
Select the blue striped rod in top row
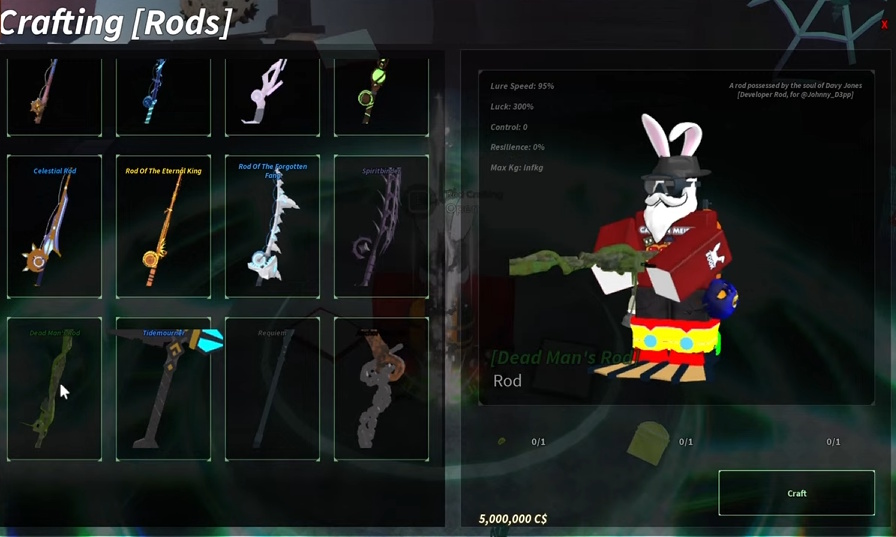pos(163,95)
